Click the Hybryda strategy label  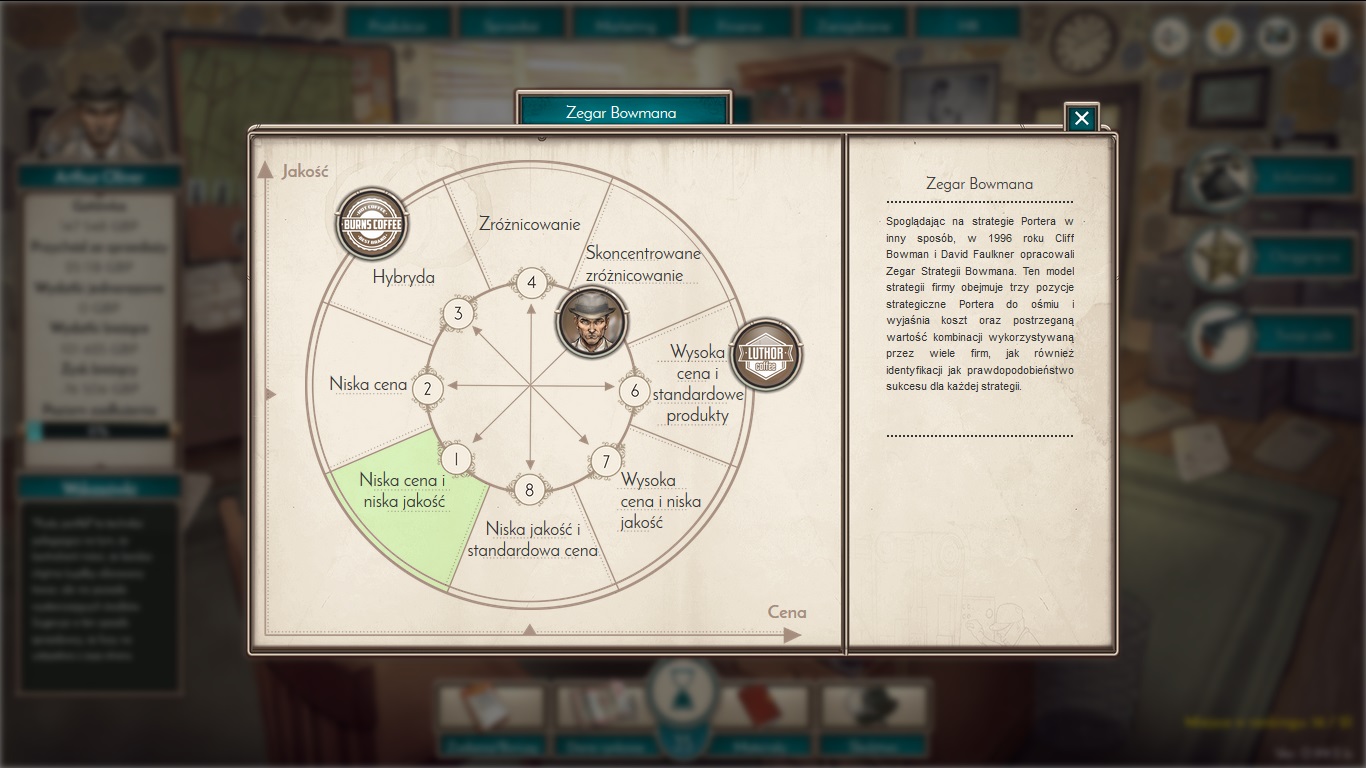pyautogui.click(x=403, y=277)
